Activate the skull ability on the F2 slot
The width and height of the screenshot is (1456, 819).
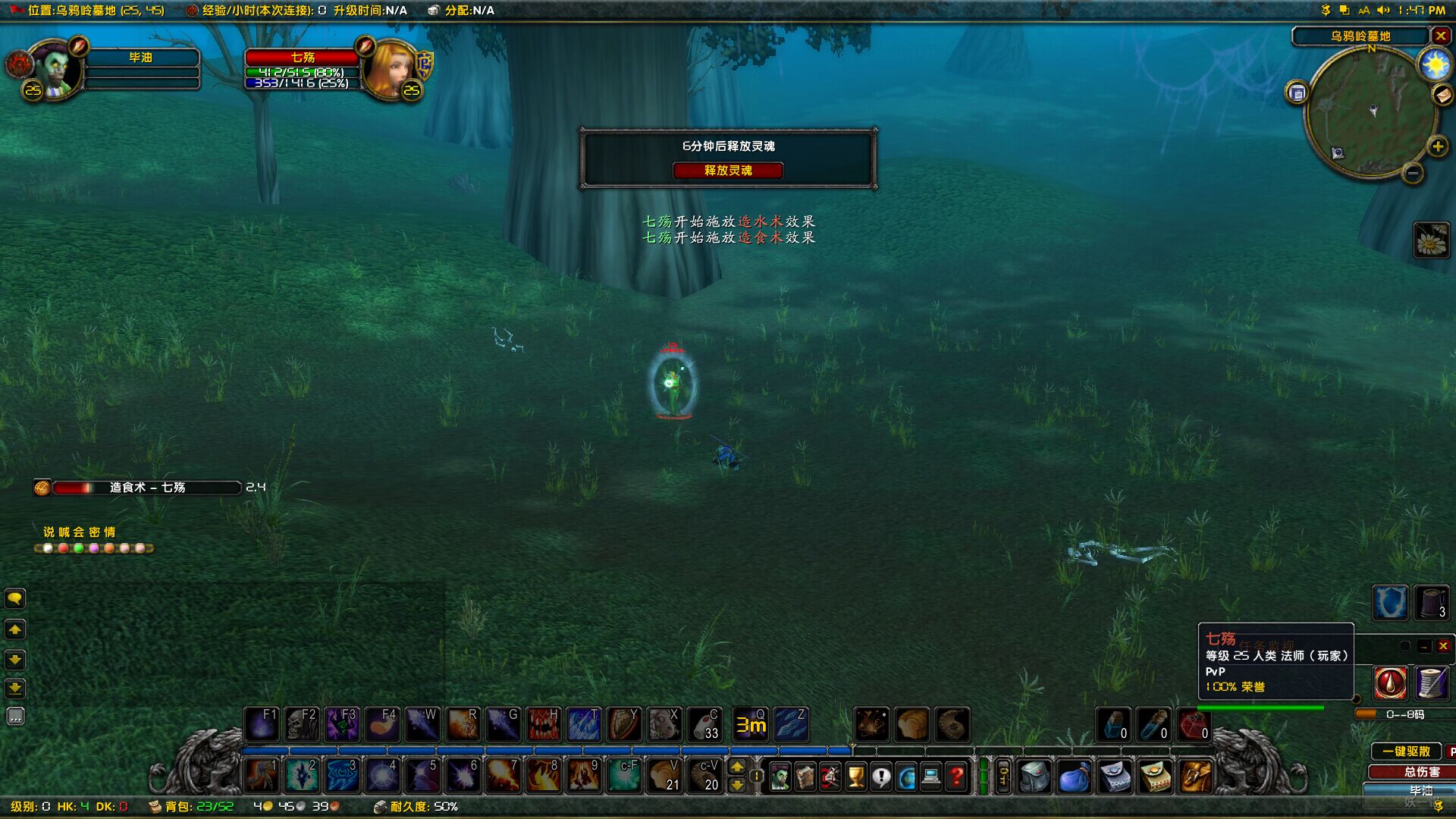tap(302, 725)
